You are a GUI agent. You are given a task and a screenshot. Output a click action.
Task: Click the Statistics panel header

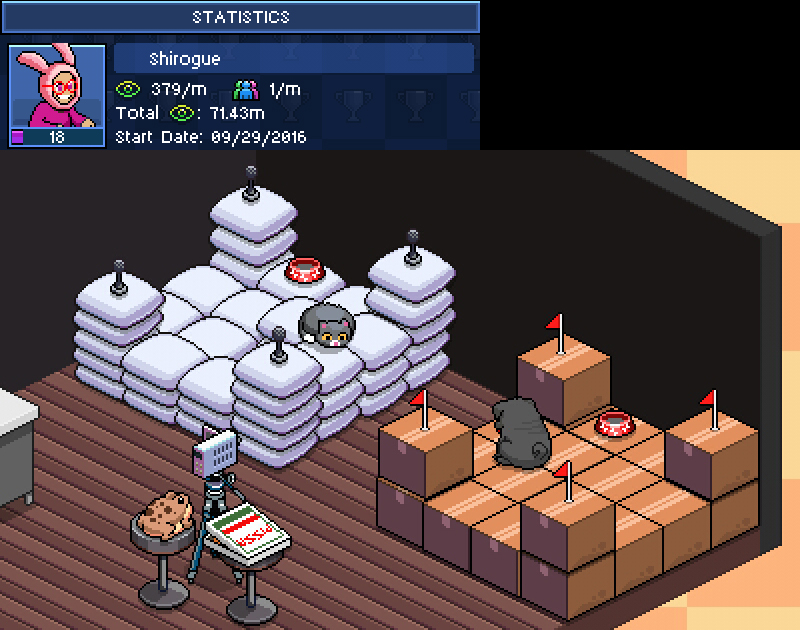(240, 17)
